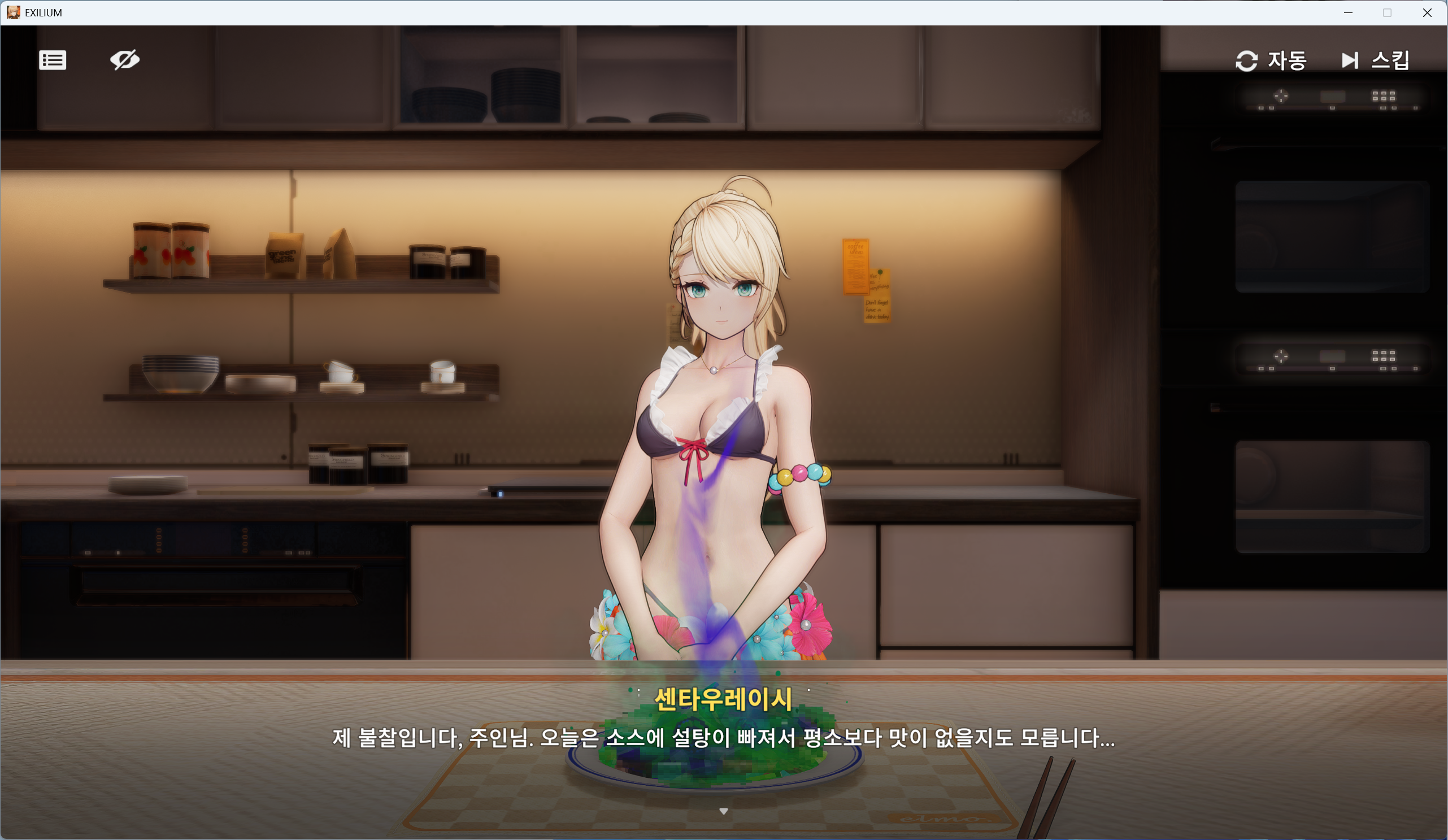The width and height of the screenshot is (1448, 840).
Task: Click the auto-play refresh icon to cycle modes
Action: click(1247, 60)
